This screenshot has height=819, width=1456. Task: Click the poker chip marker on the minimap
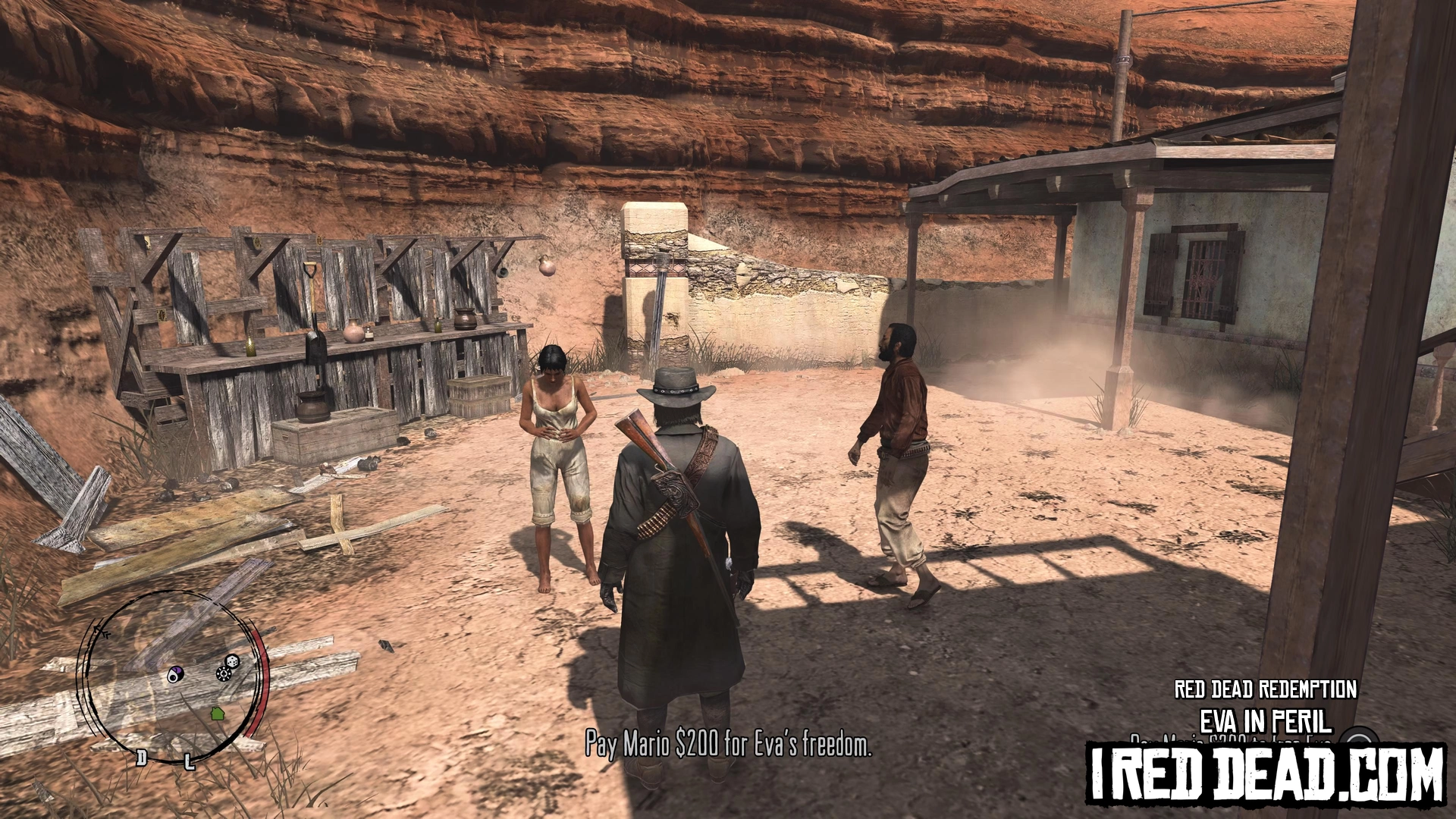(x=224, y=673)
